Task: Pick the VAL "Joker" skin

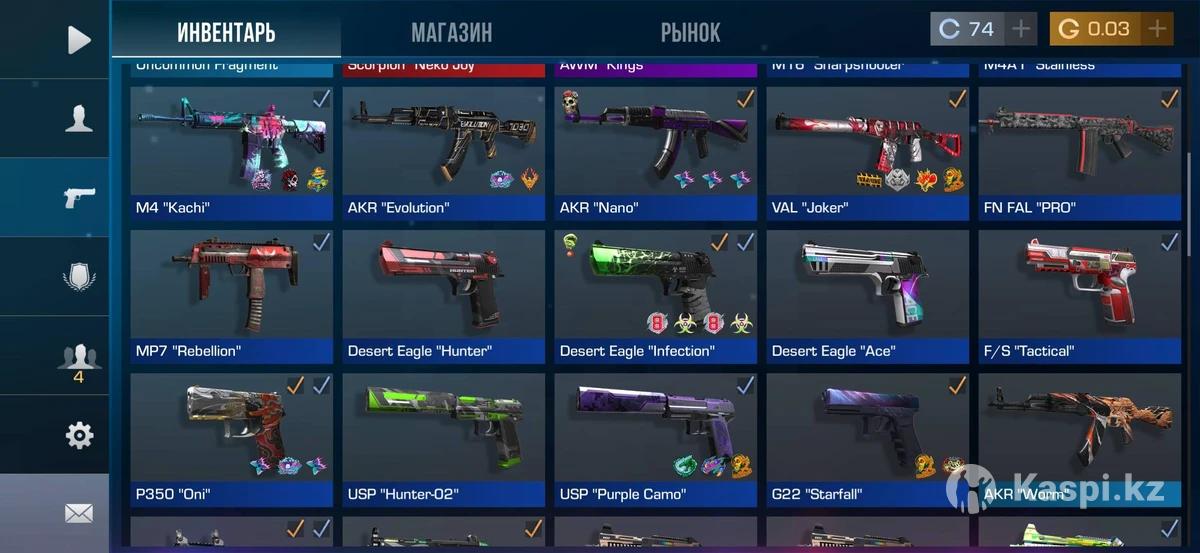Action: 867,152
